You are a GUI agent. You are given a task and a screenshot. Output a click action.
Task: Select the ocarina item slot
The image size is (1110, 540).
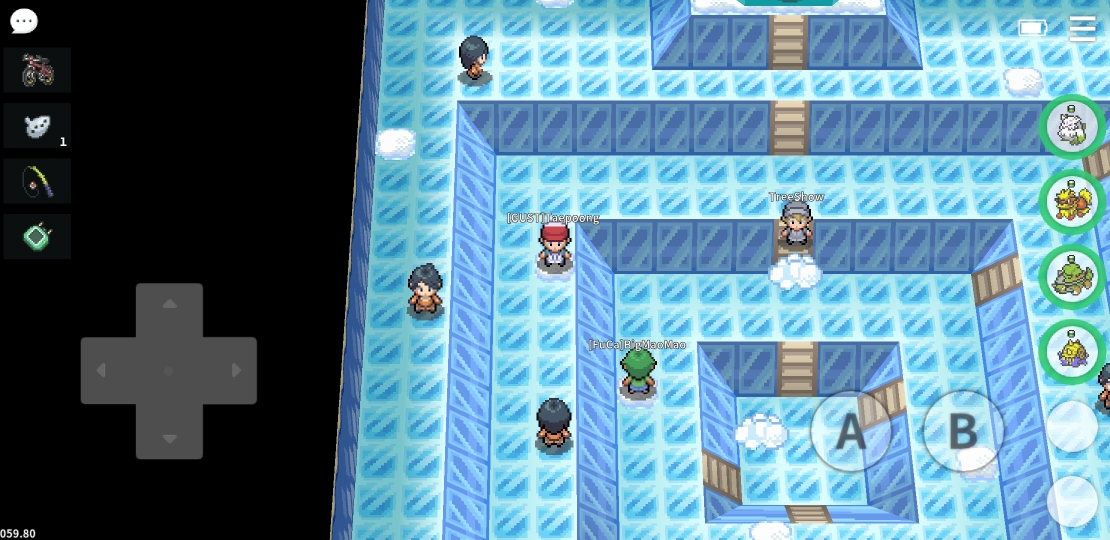point(37,126)
